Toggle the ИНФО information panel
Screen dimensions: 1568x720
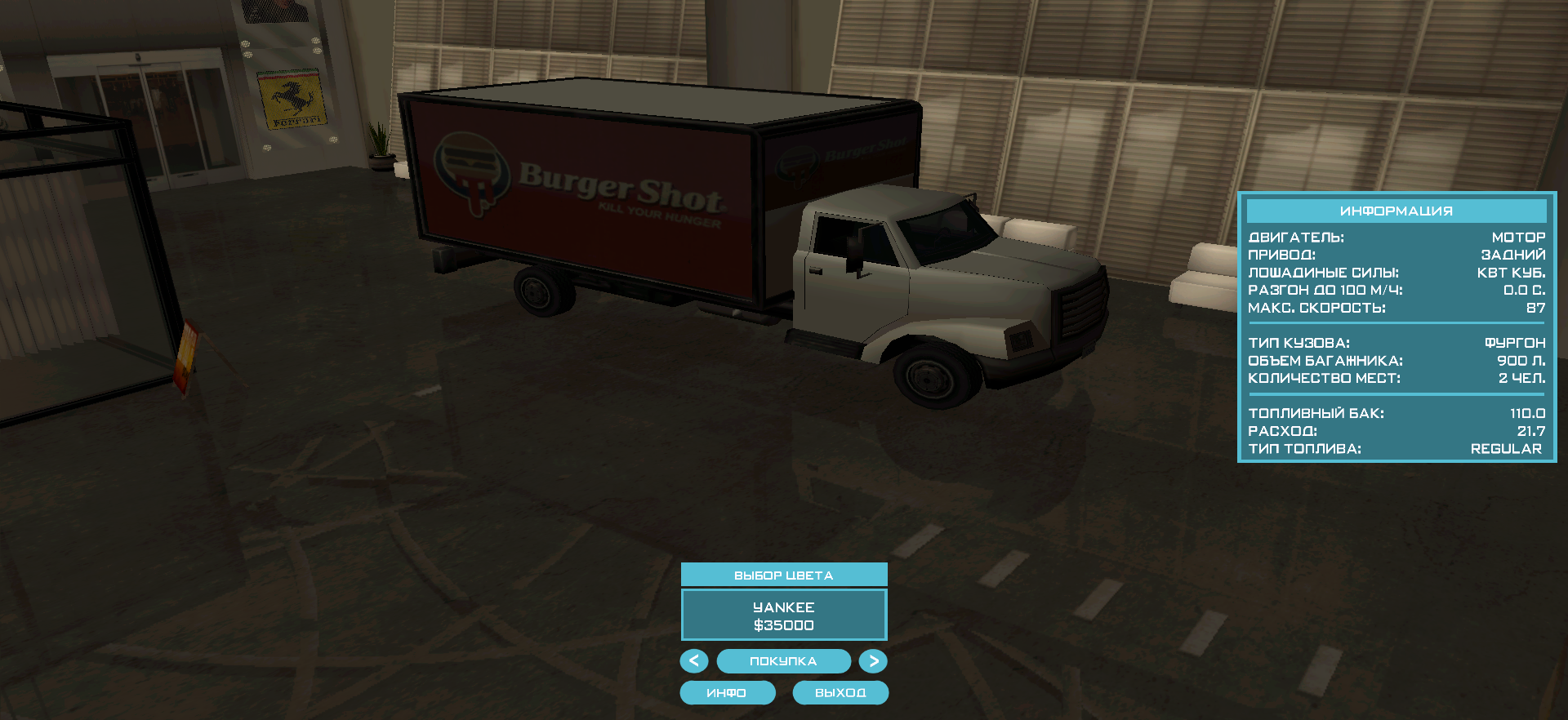point(727,692)
